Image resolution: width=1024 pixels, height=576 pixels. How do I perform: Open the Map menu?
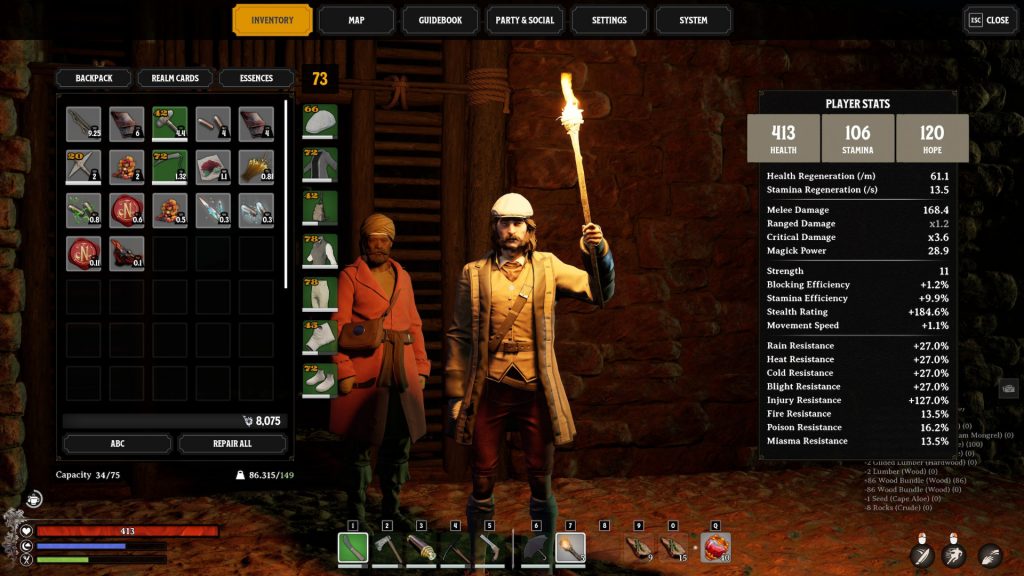[356, 20]
